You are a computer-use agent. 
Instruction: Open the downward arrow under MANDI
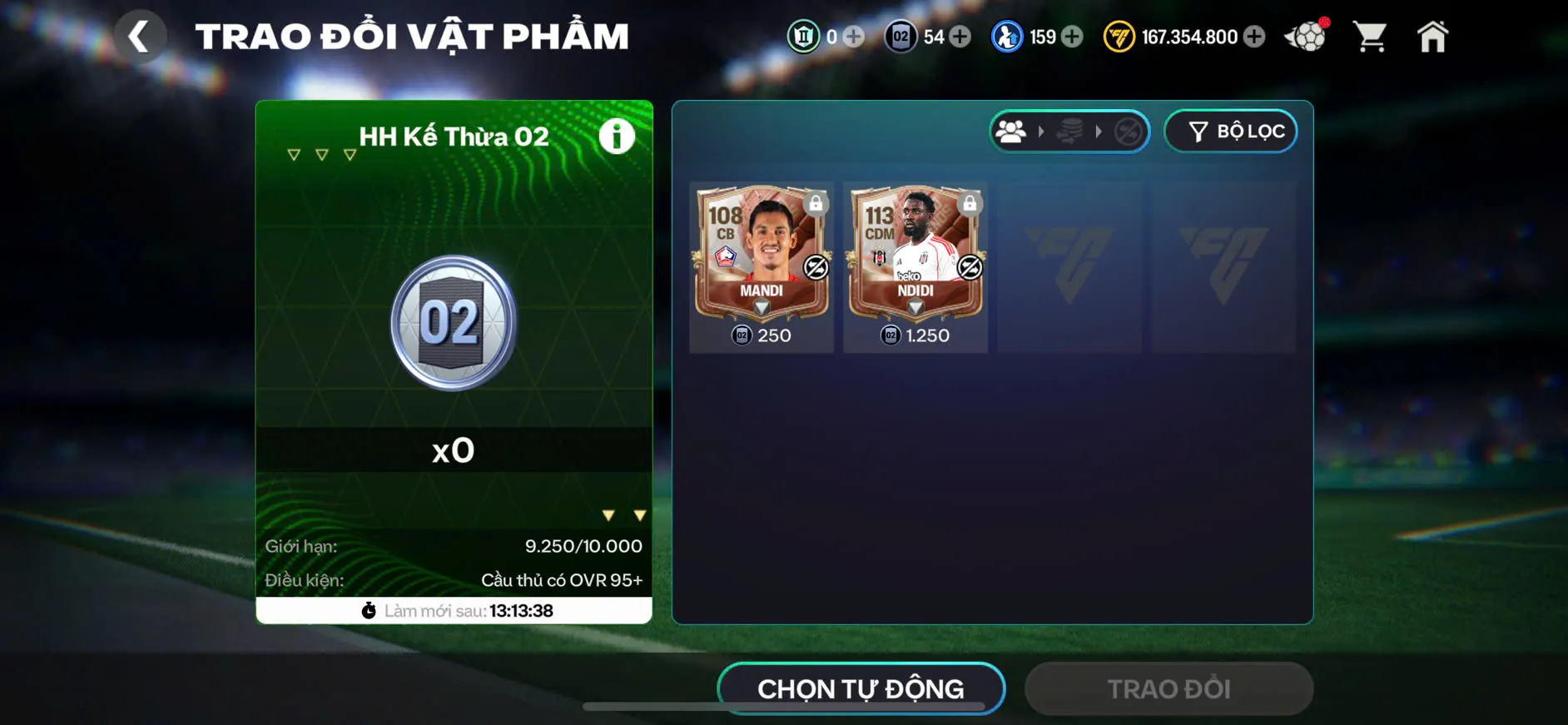coord(760,306)
